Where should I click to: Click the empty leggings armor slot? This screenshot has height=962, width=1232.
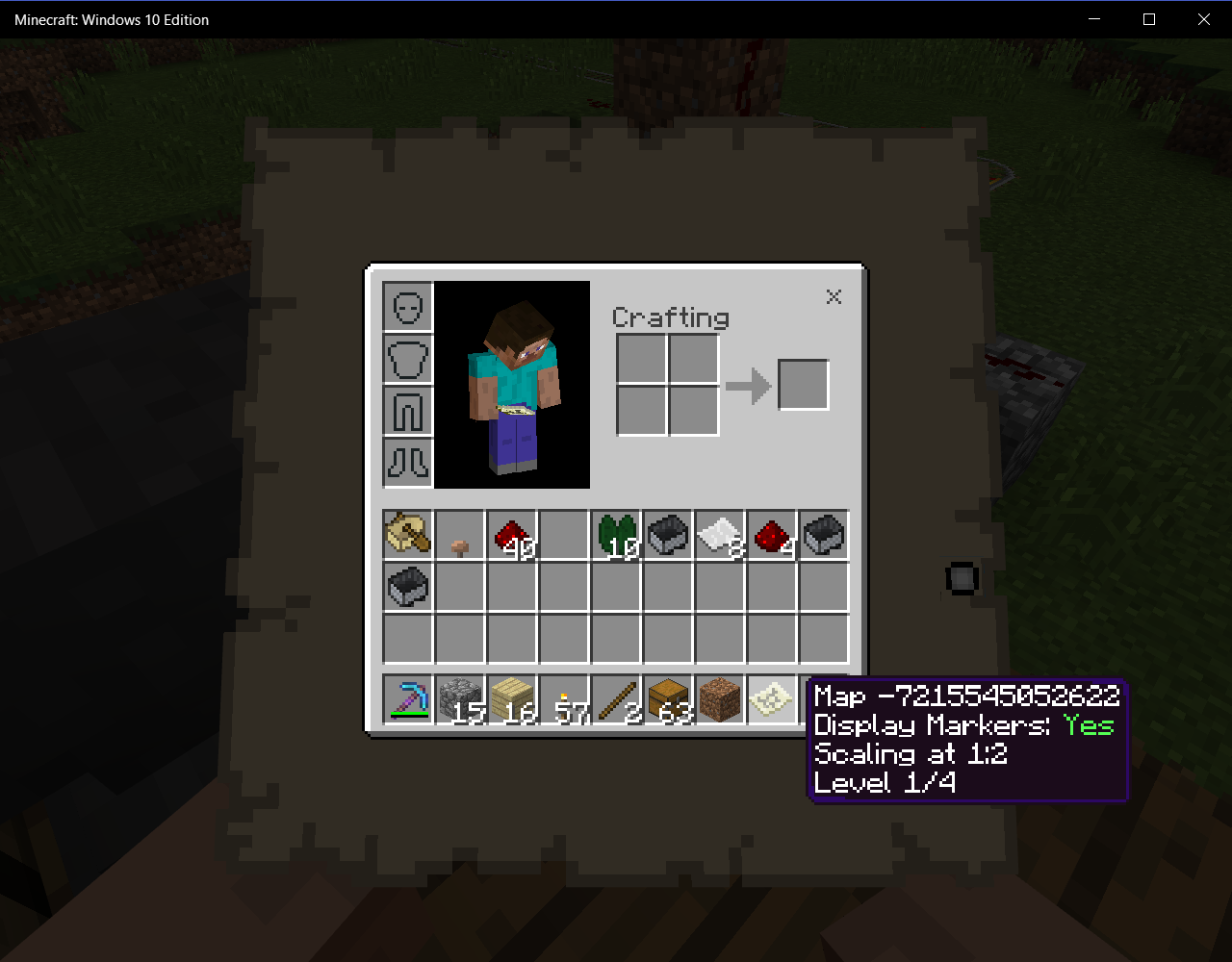coord(408,411)
